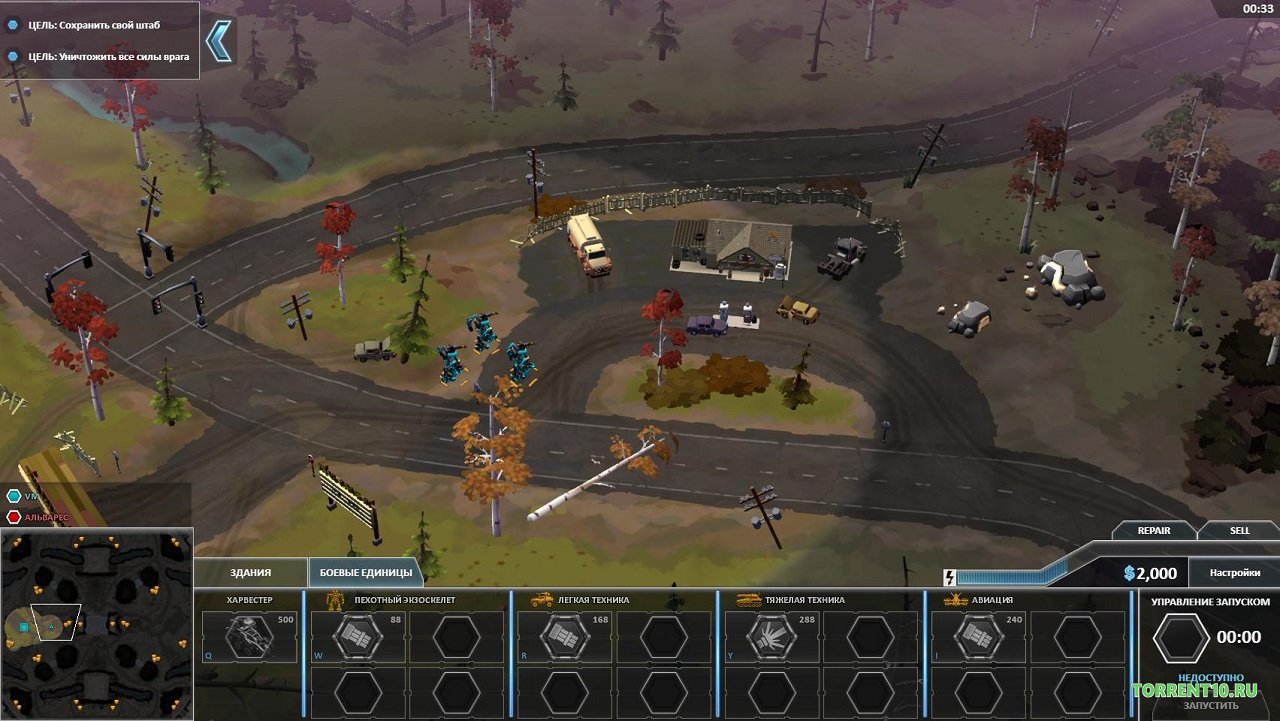Screen dimensions: 1280x721
Task: Build the Авиация unit costing 240
Action: point(978,637)
